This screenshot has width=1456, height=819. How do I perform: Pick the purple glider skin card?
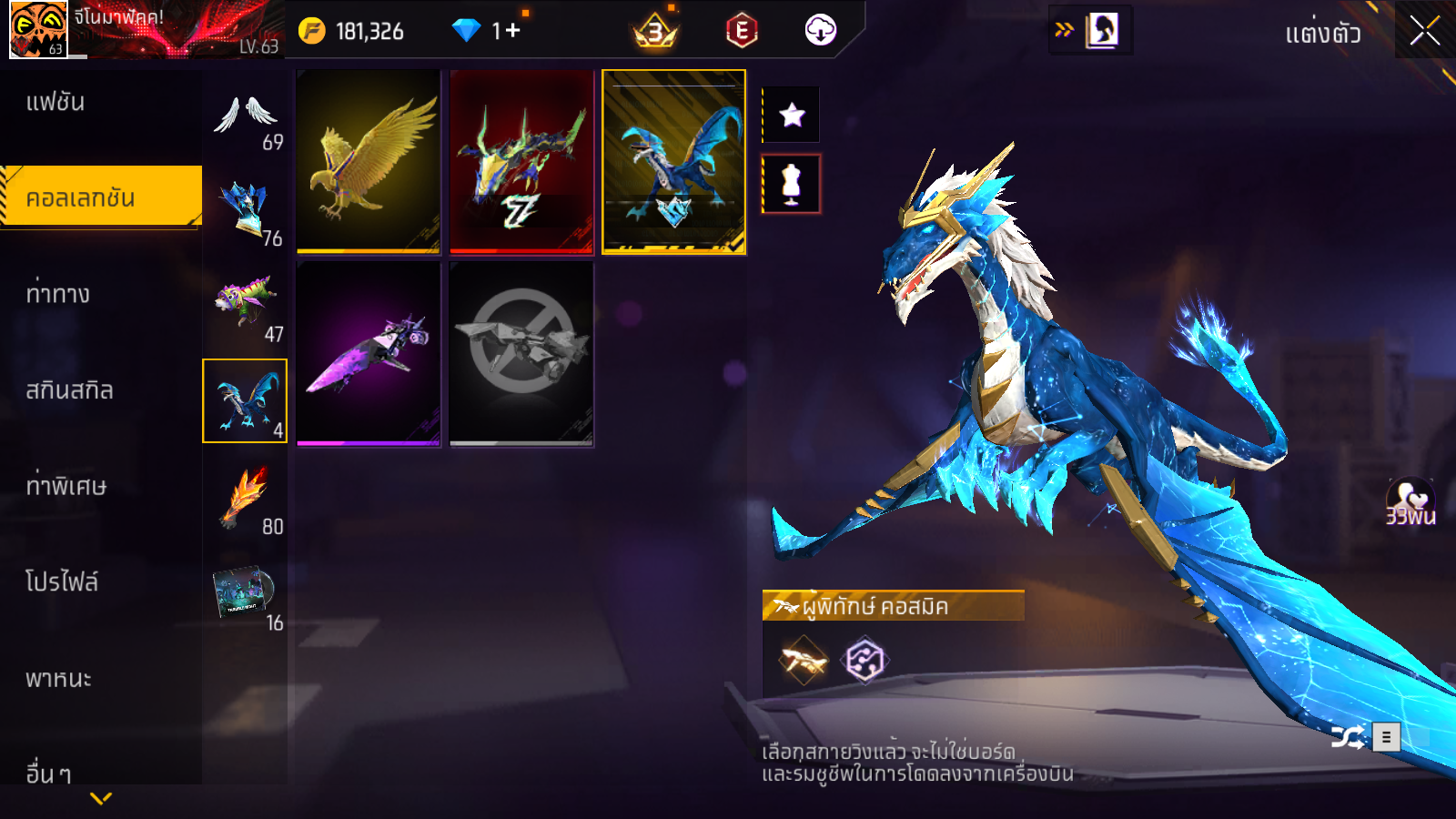coord(369,354)
